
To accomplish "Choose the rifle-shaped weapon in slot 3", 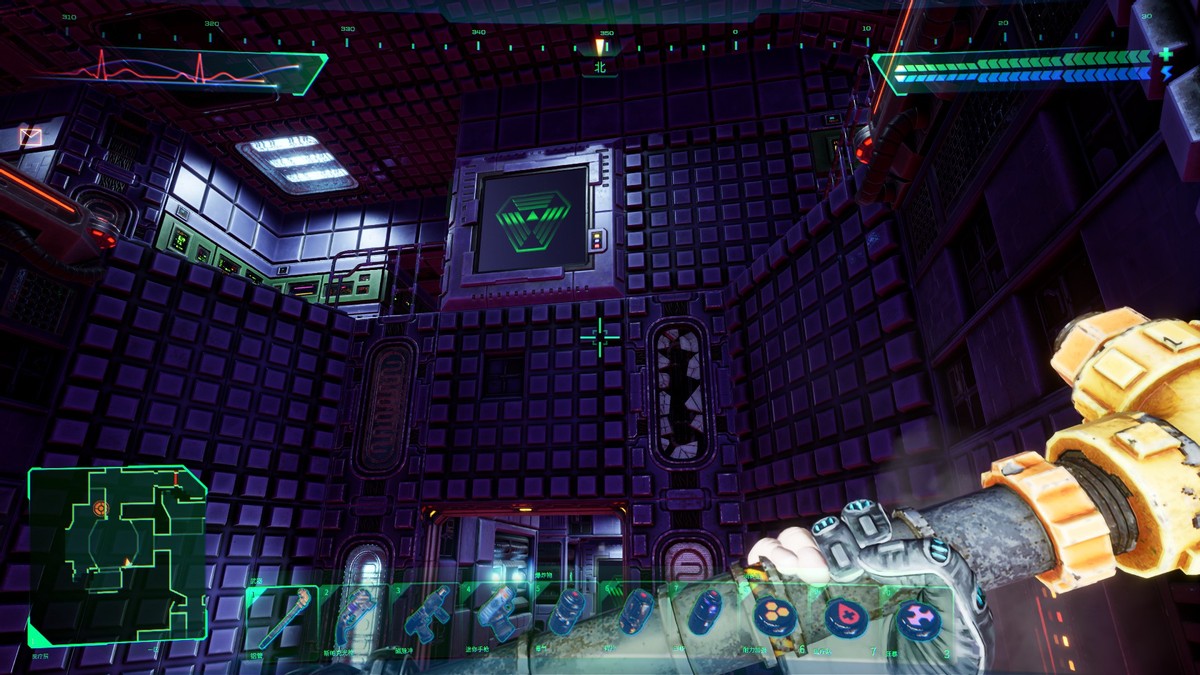I will [x=427, y=616].
